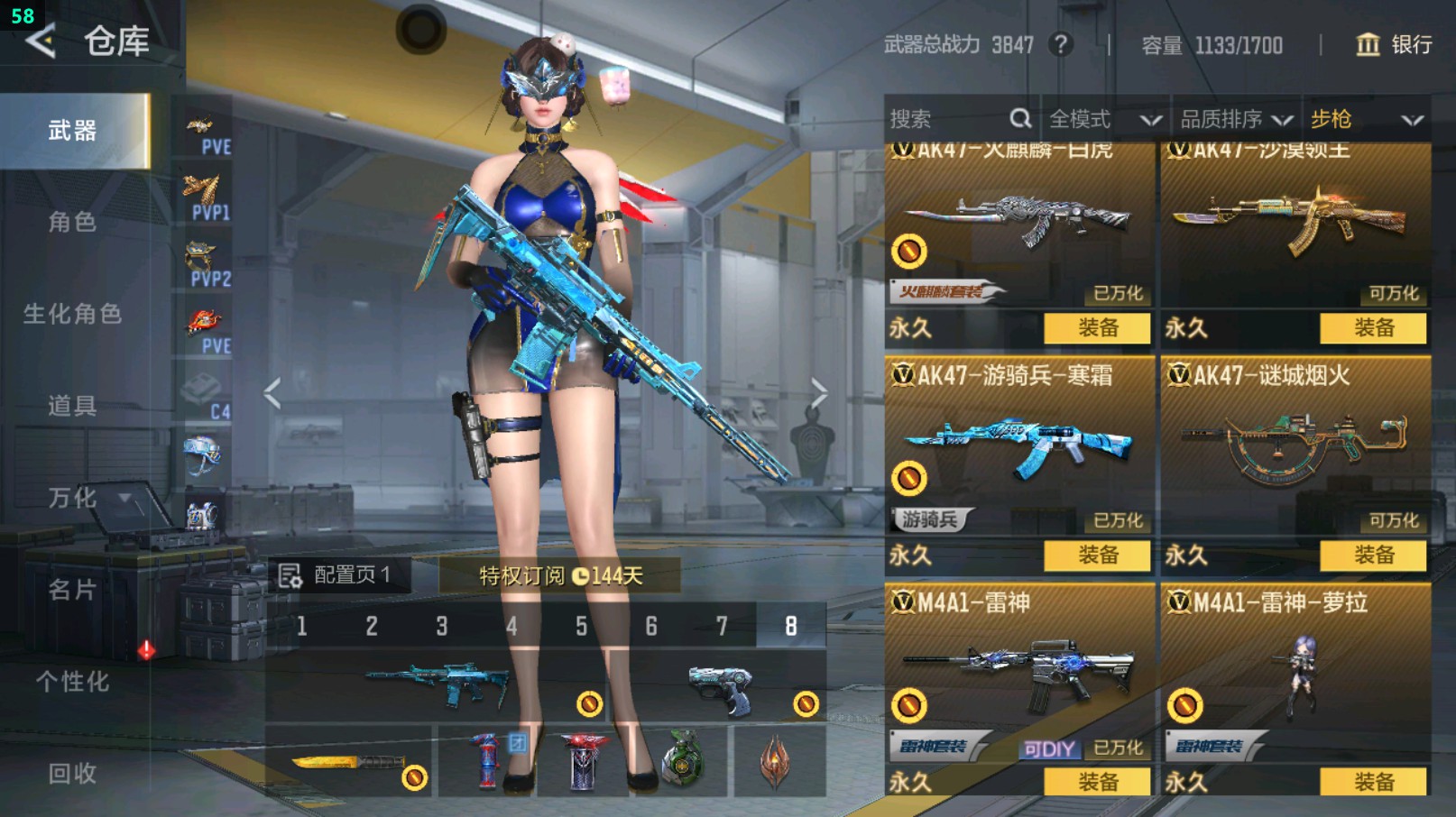
Task: Open the 回收 recycle section
Action: point(72,773)
